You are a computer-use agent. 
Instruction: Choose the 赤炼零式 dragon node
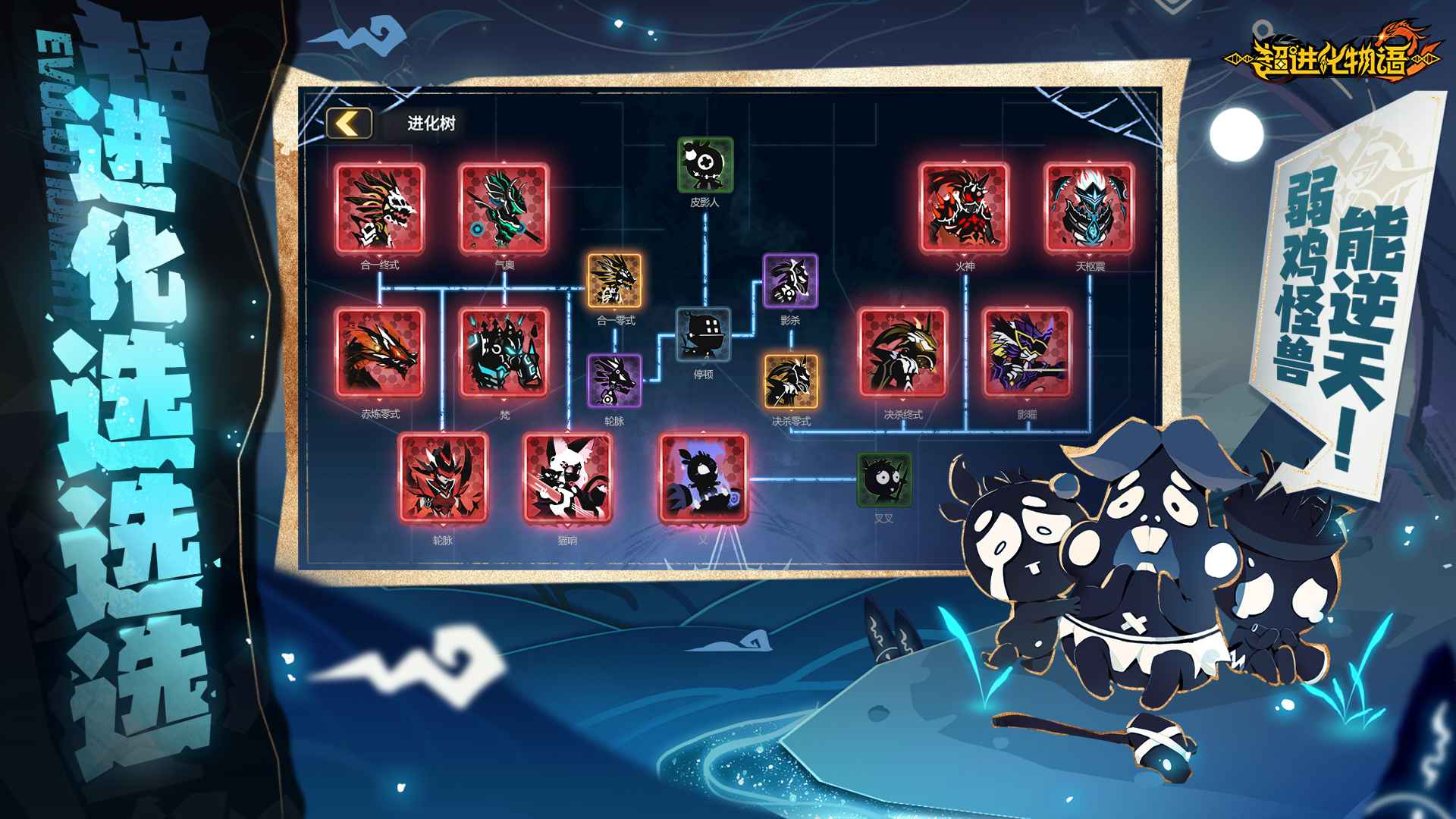click(379, 353)
